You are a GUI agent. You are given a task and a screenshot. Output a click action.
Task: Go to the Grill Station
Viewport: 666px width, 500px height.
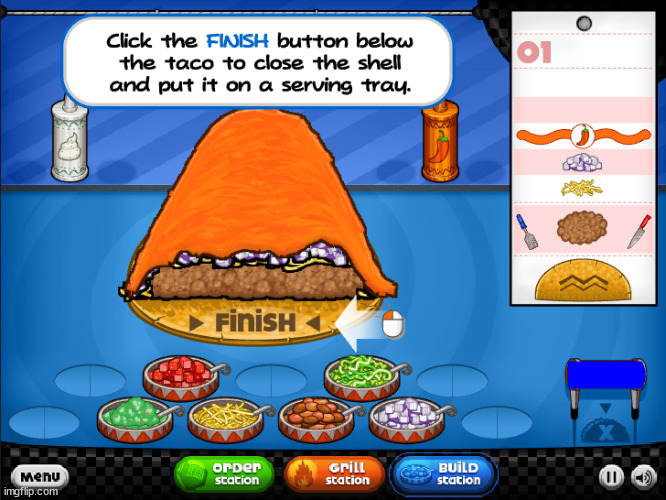335,473
